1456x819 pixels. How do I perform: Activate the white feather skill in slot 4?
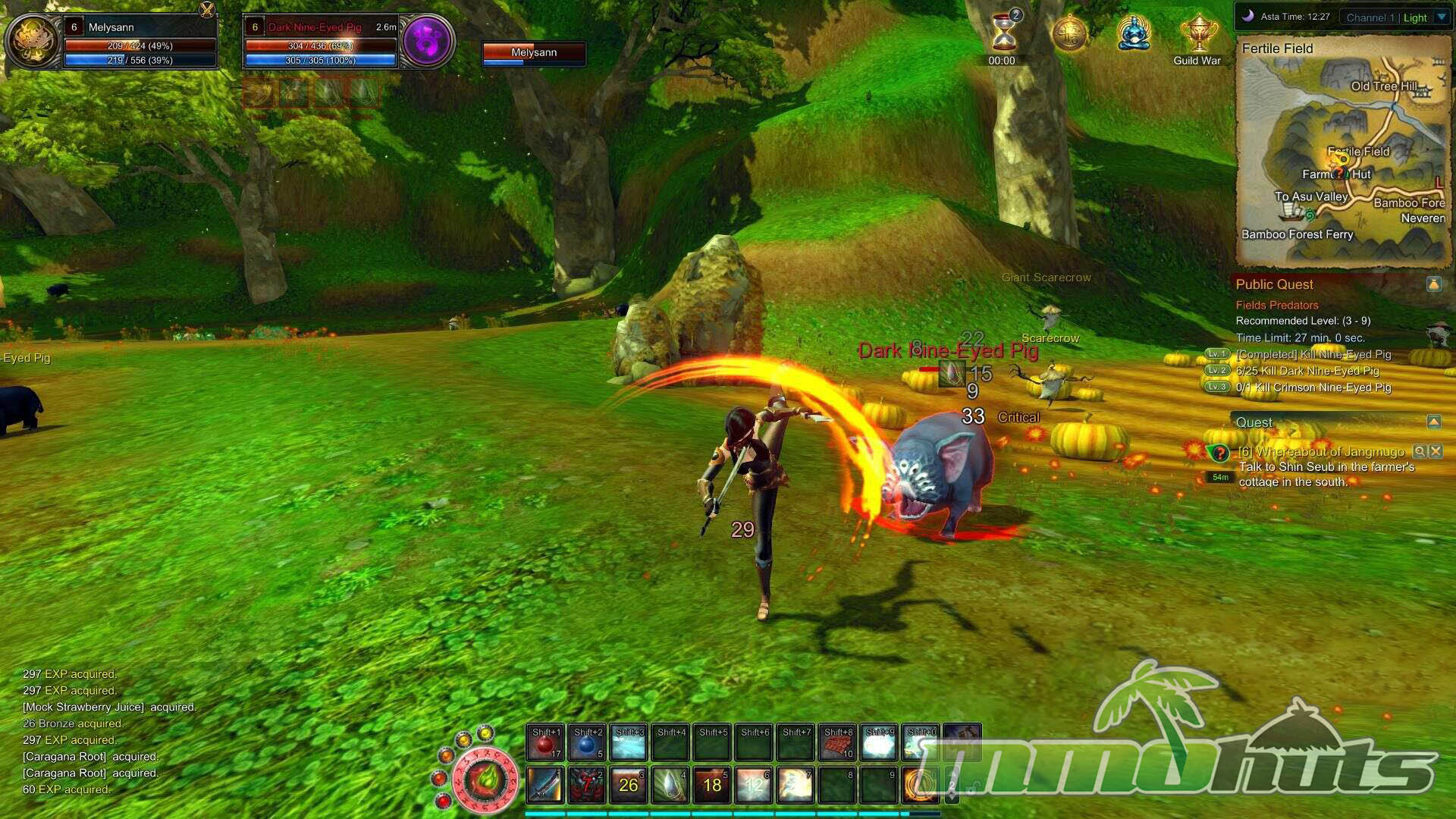(x=670, y=785)
